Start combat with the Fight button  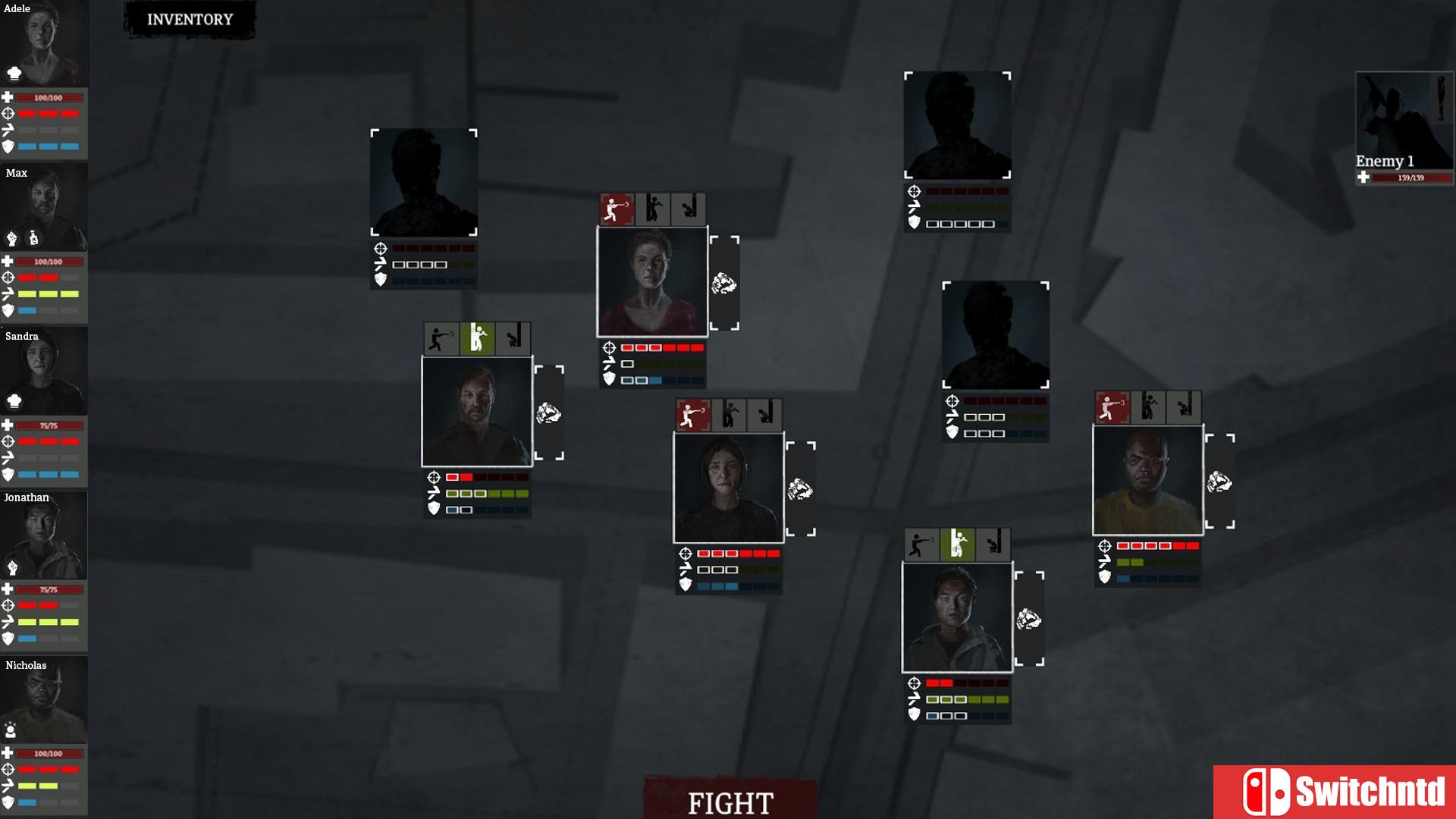(x=730, y=802)
